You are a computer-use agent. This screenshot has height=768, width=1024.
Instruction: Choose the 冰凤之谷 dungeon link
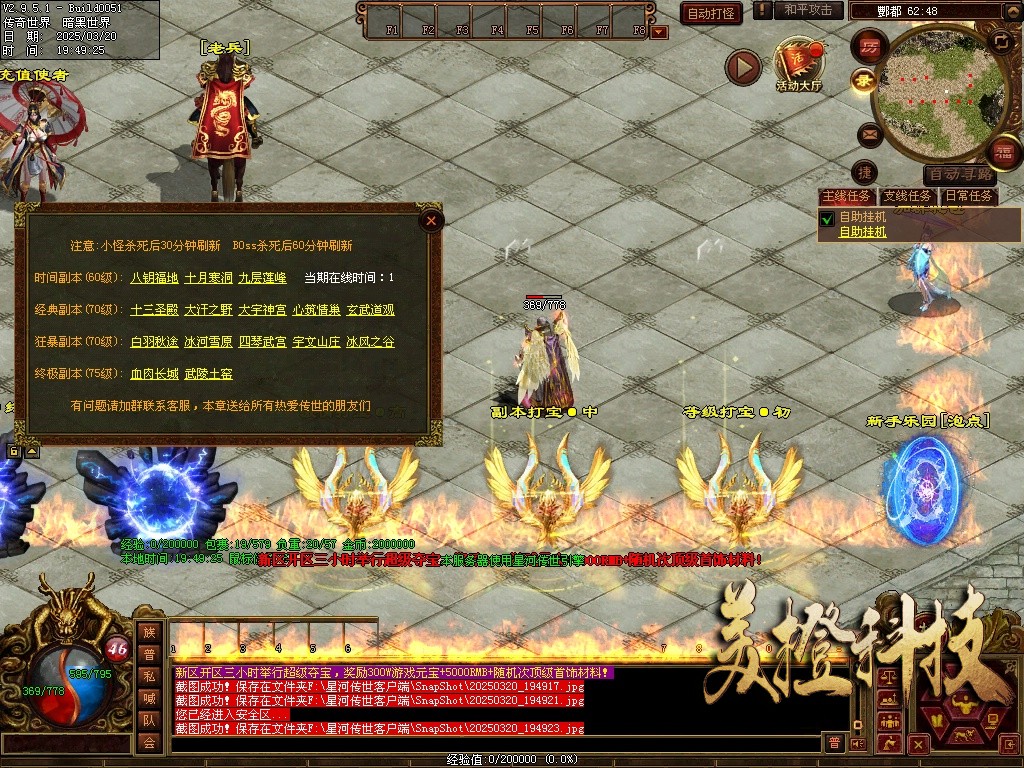pyautogui.click(x=370, y=342)
